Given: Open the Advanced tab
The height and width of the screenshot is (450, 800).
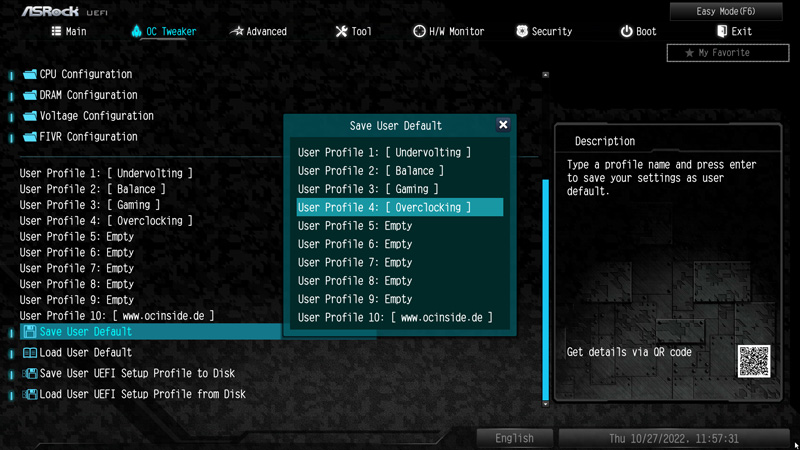Looking at the screenshot, I should [x=258, y=31].
